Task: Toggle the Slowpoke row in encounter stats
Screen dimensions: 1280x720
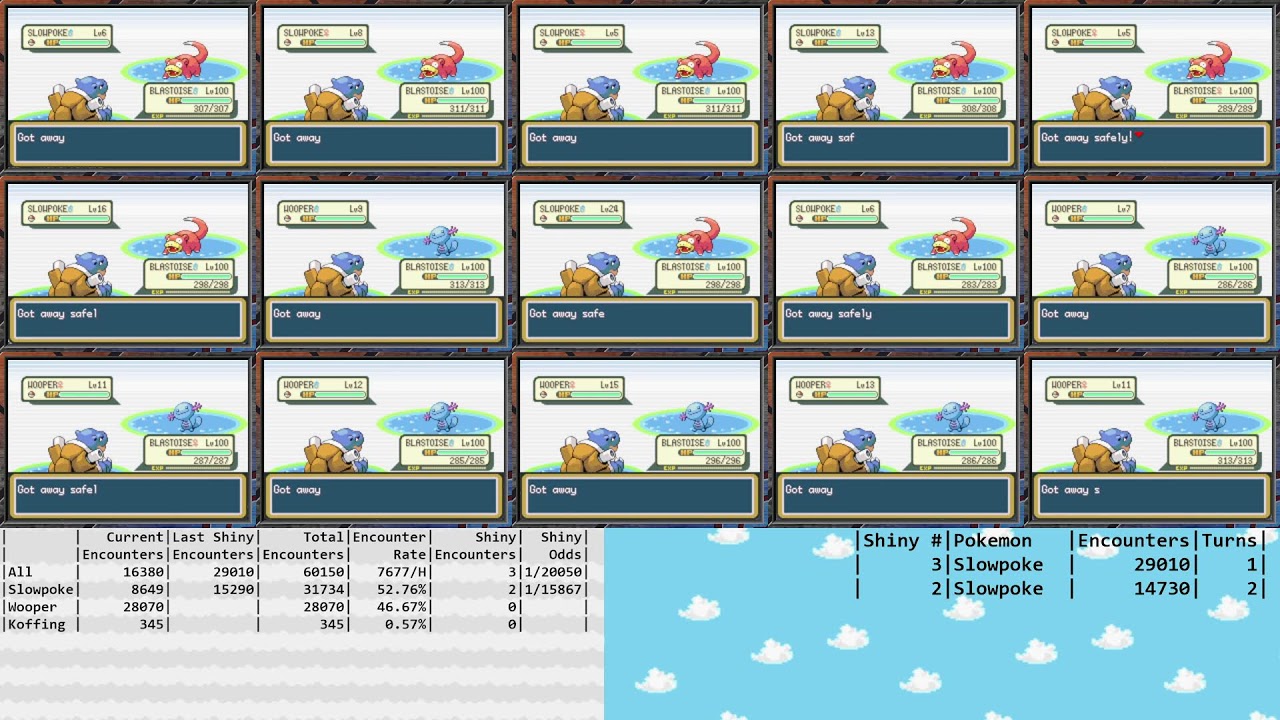Action: click(40, 589)
